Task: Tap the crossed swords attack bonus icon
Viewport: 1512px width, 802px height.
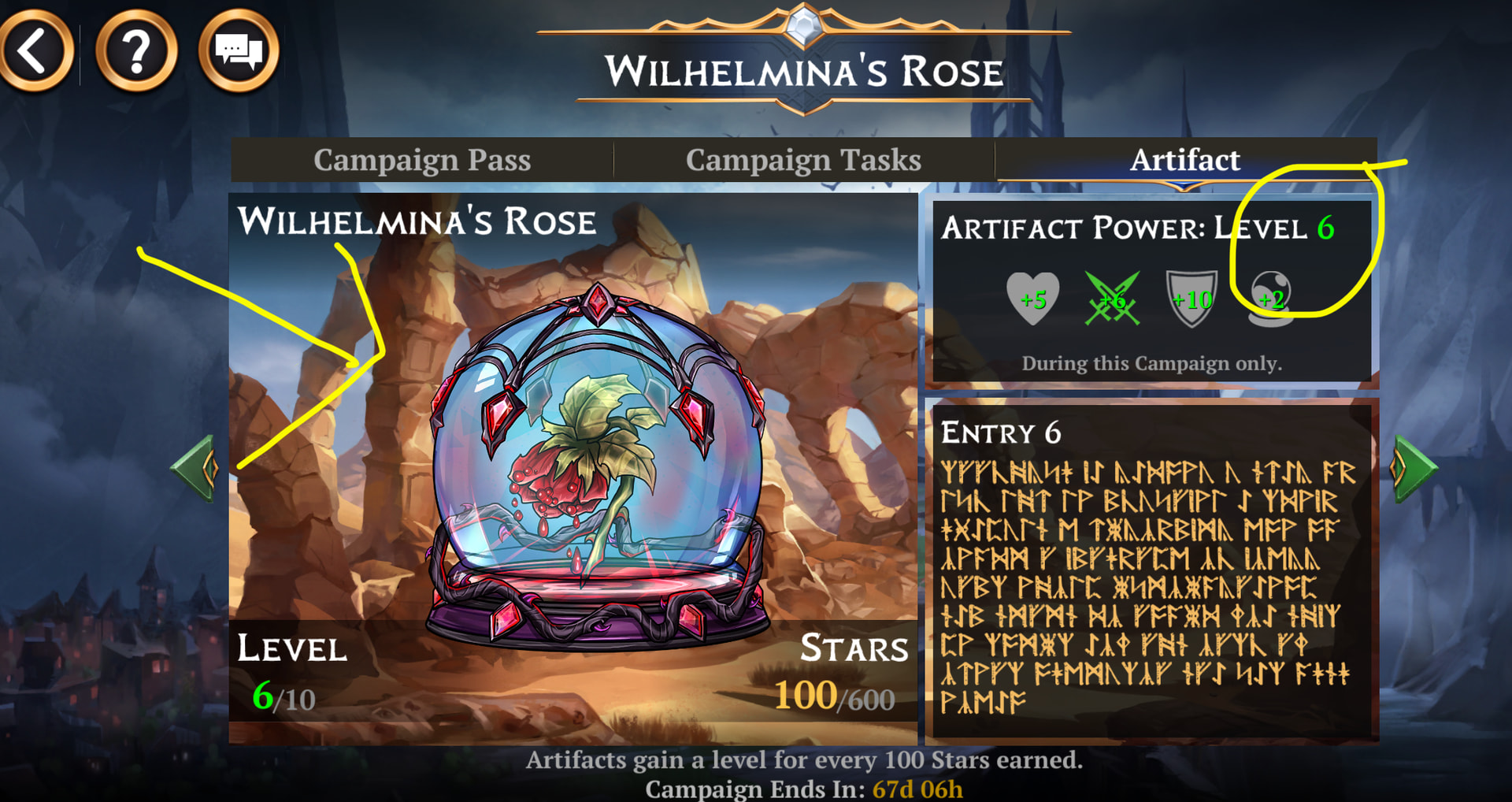Action: point(1111,299)
